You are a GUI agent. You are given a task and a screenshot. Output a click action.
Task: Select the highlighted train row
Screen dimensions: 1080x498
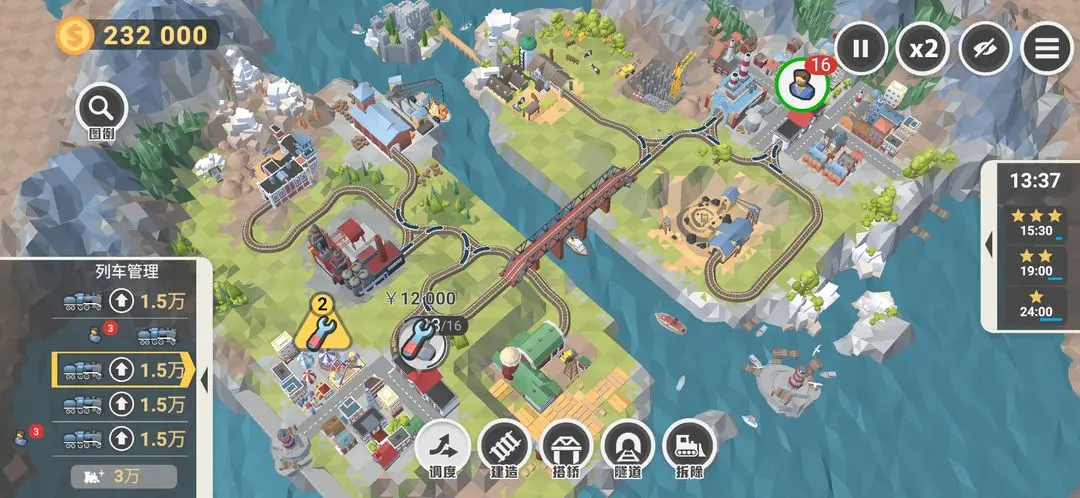(122, 369)
